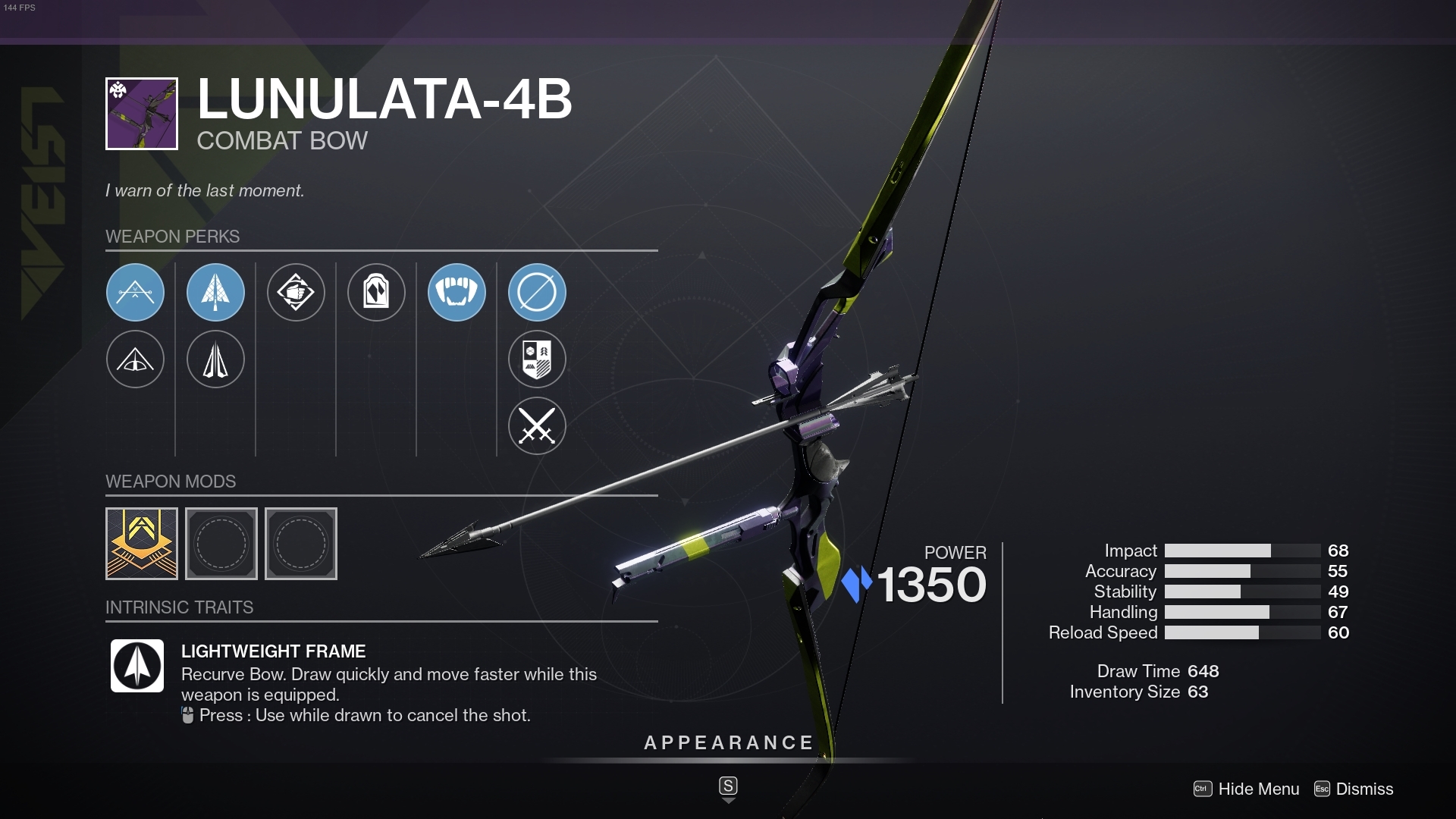Click the banner-shaped perk slot icon
This screenshot has height=819, width=1456.
(376, 292)
